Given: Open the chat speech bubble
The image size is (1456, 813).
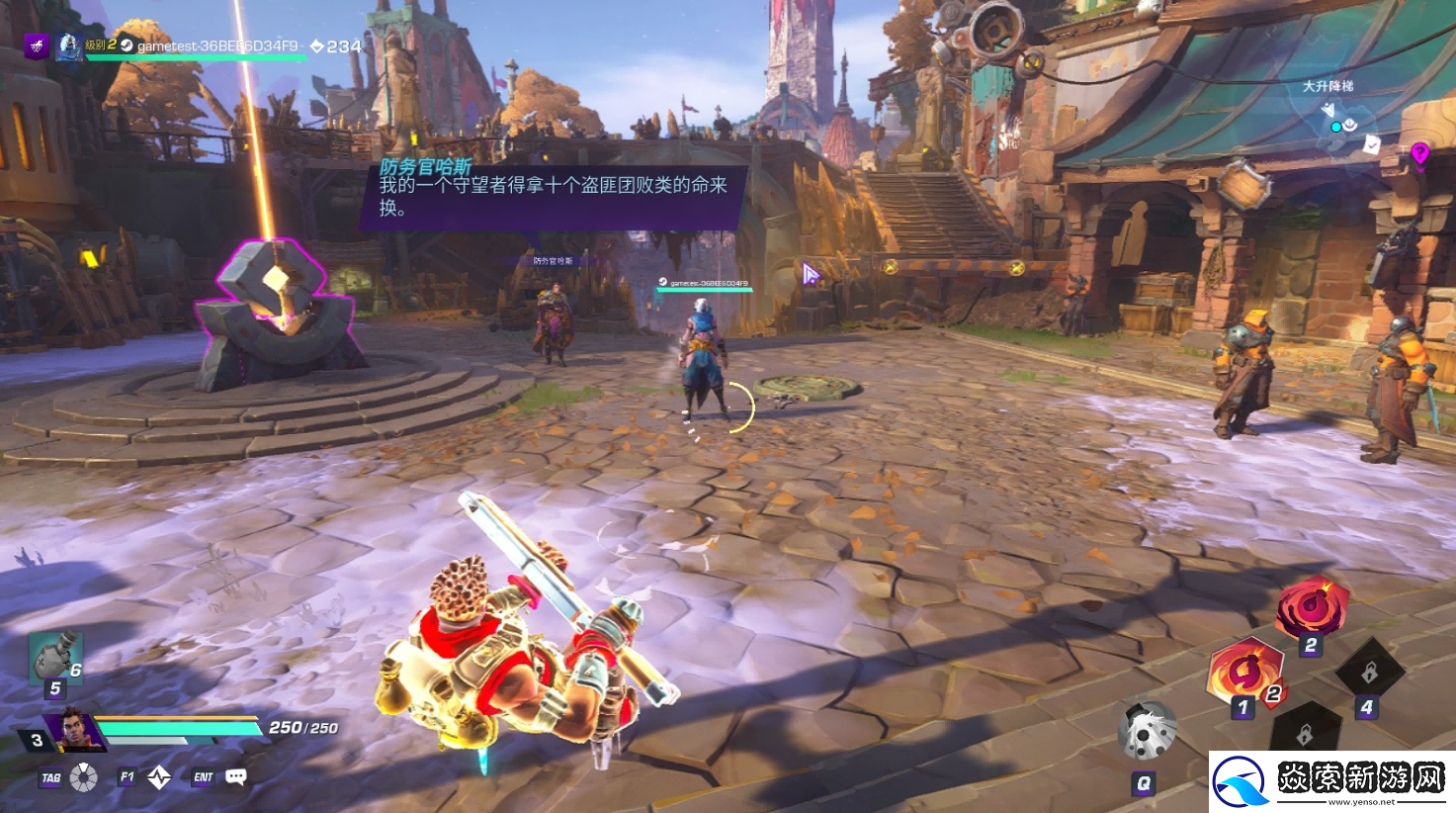Looking at the screenshot, I should (235, 776).
